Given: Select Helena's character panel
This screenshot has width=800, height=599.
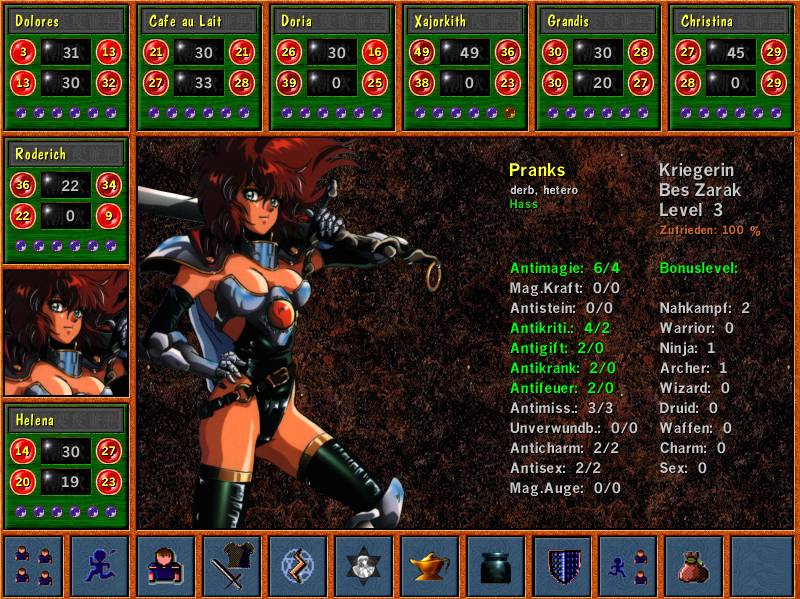Looking at the screenshot, I should 67,421.
